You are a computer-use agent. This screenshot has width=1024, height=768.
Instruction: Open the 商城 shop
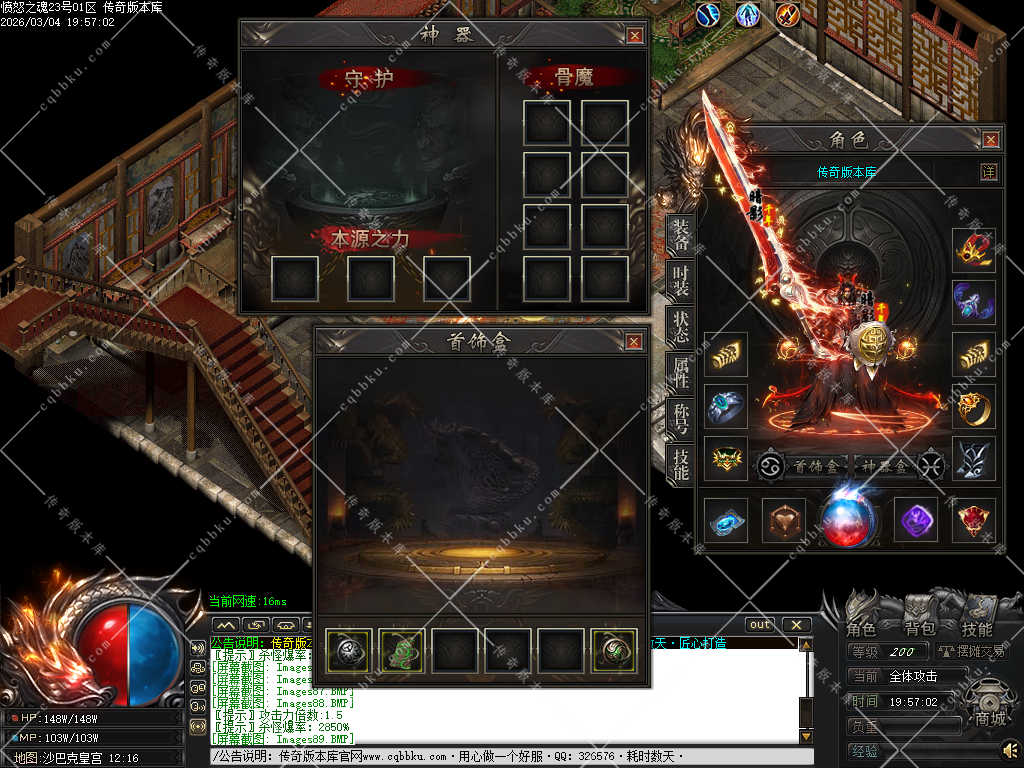pyautogui.click(x=992, y=719)
